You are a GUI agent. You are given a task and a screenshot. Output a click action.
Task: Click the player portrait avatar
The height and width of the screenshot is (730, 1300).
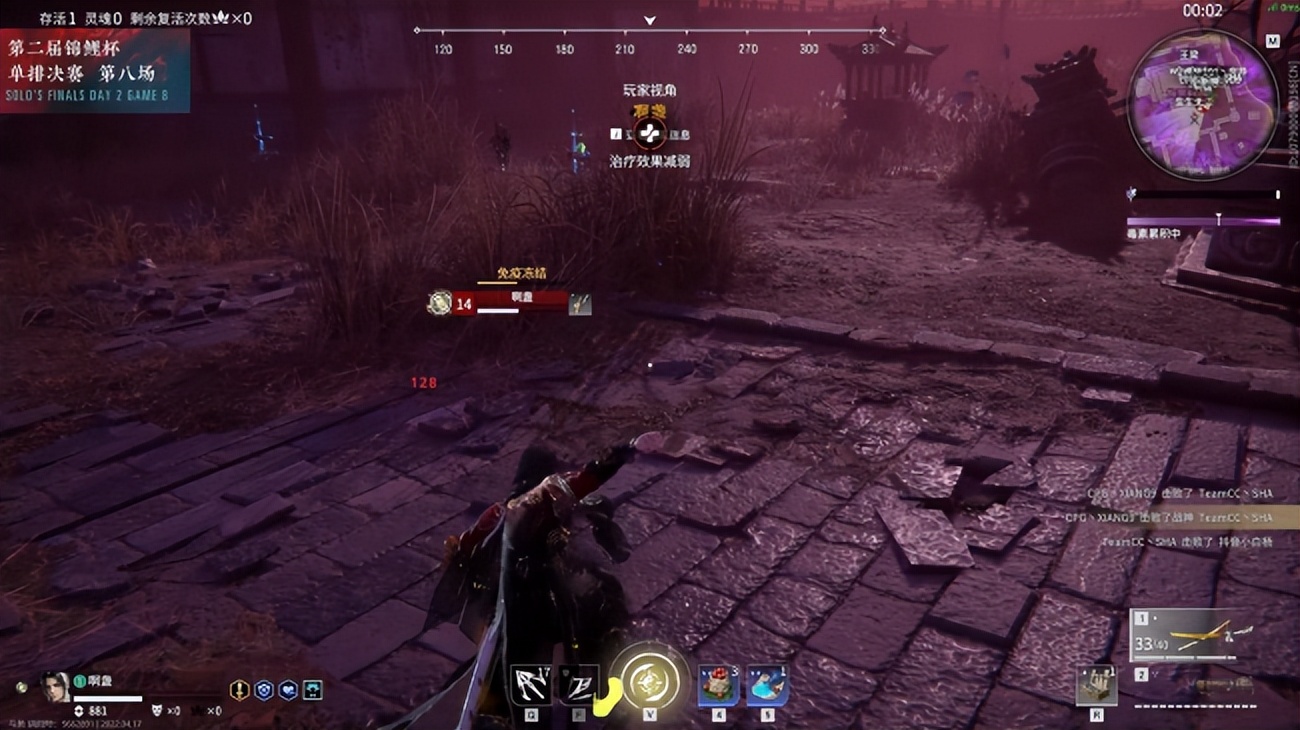pos(56,686)
